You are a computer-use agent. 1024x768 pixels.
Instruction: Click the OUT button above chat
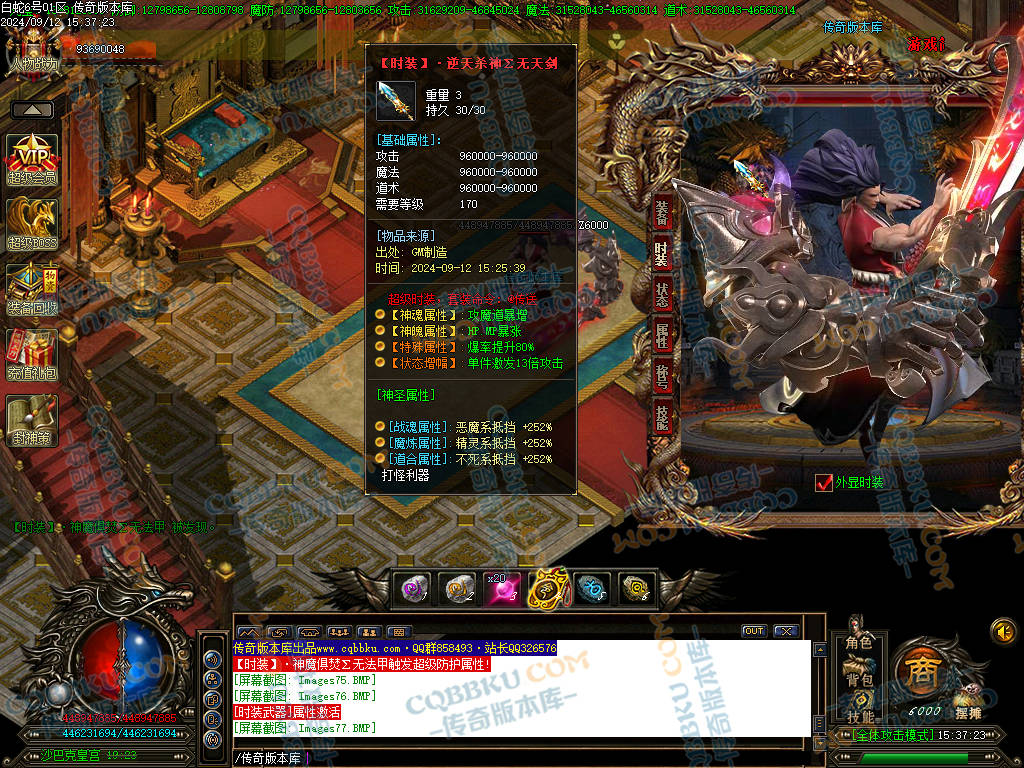coord(753,631)
